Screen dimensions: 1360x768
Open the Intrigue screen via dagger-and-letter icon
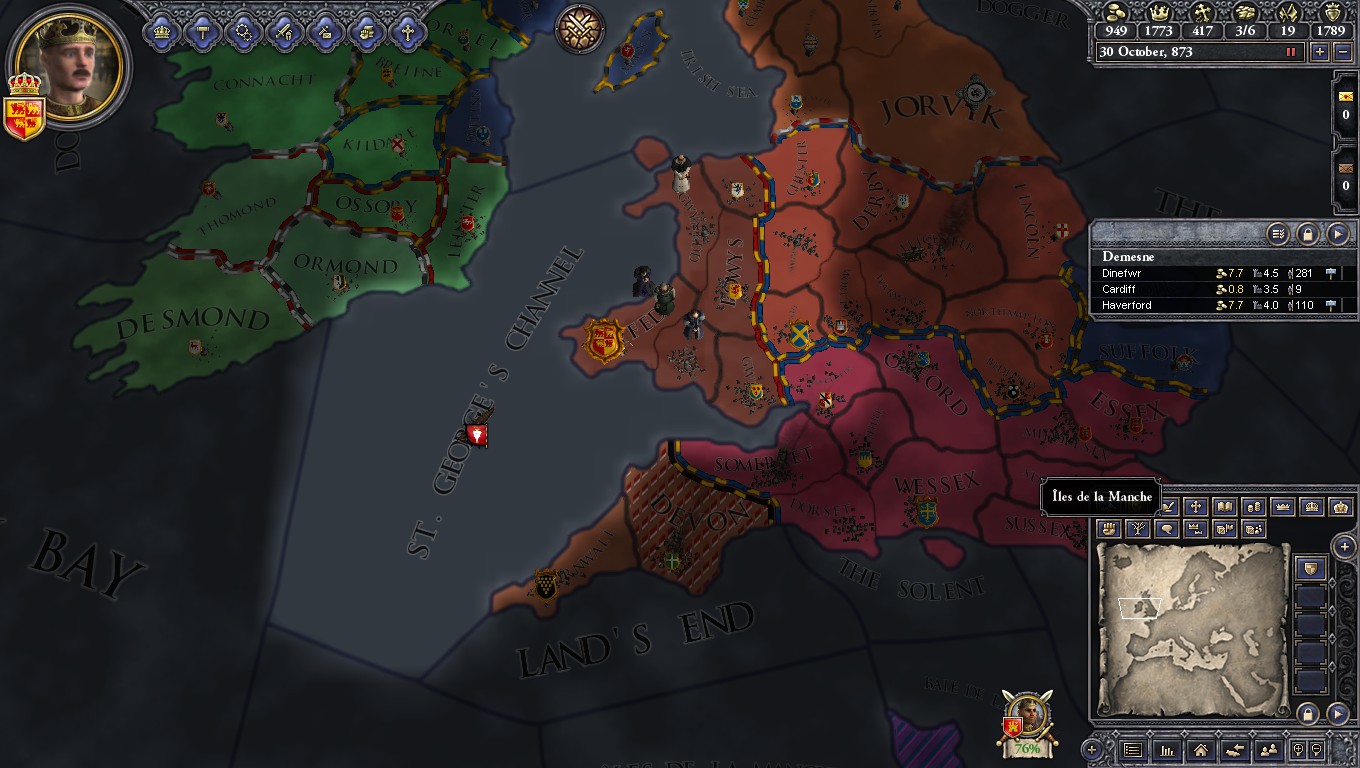click(324, 31)
